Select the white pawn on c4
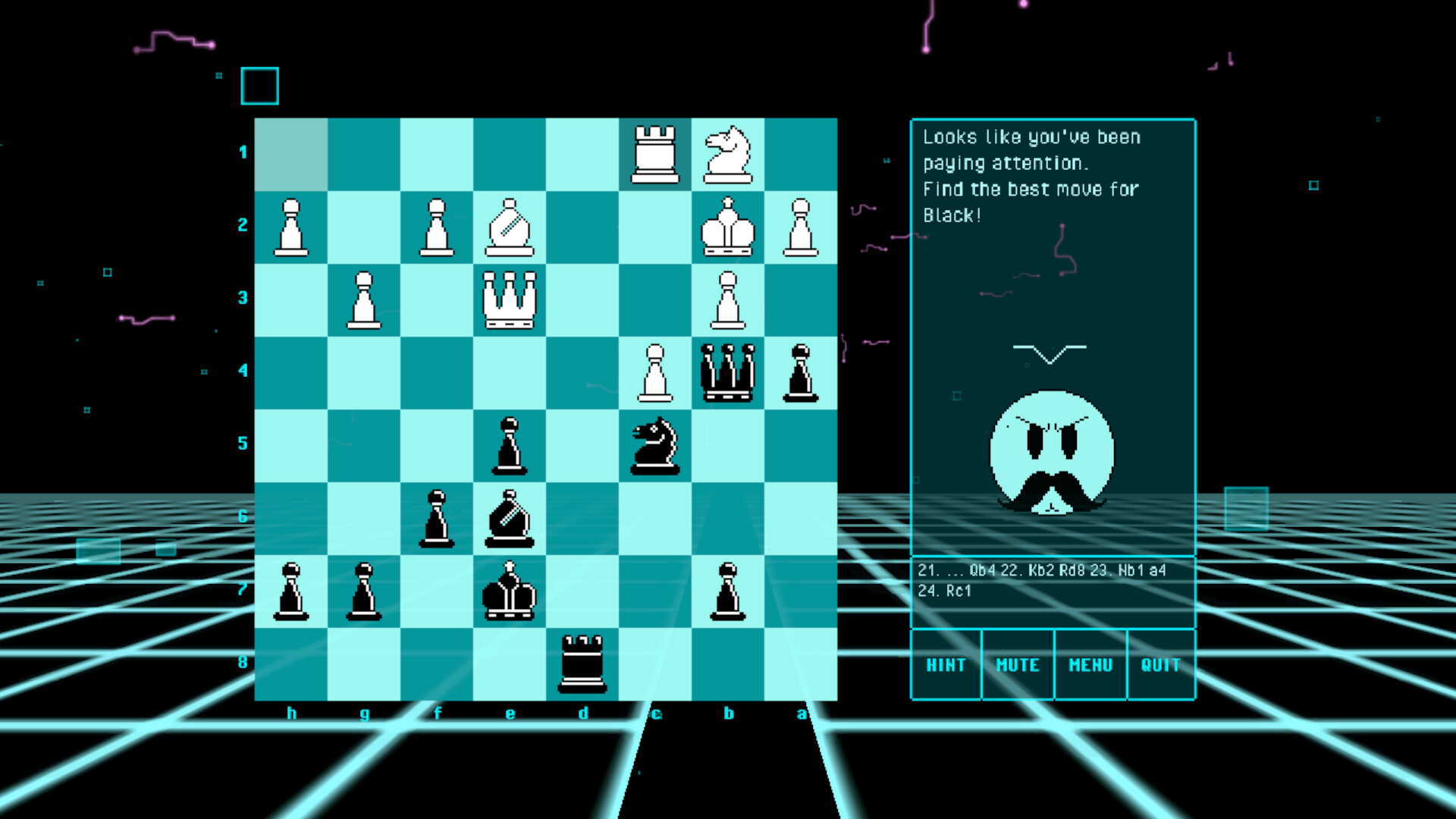The width and height of the screenshot is (1456, 819). coord(656,372)
